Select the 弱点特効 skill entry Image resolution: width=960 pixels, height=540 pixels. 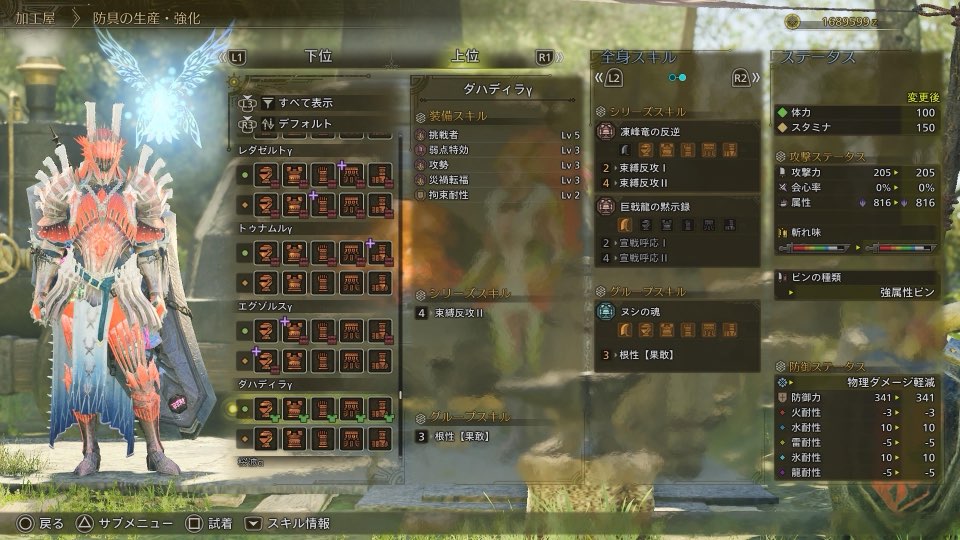[x=497, y=149]
